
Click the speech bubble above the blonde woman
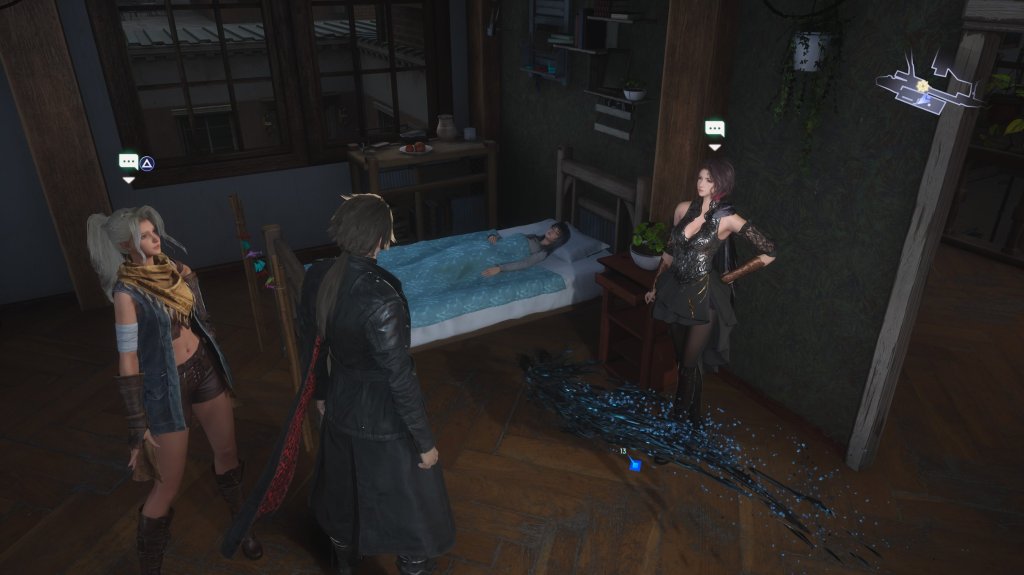(128, 161)
